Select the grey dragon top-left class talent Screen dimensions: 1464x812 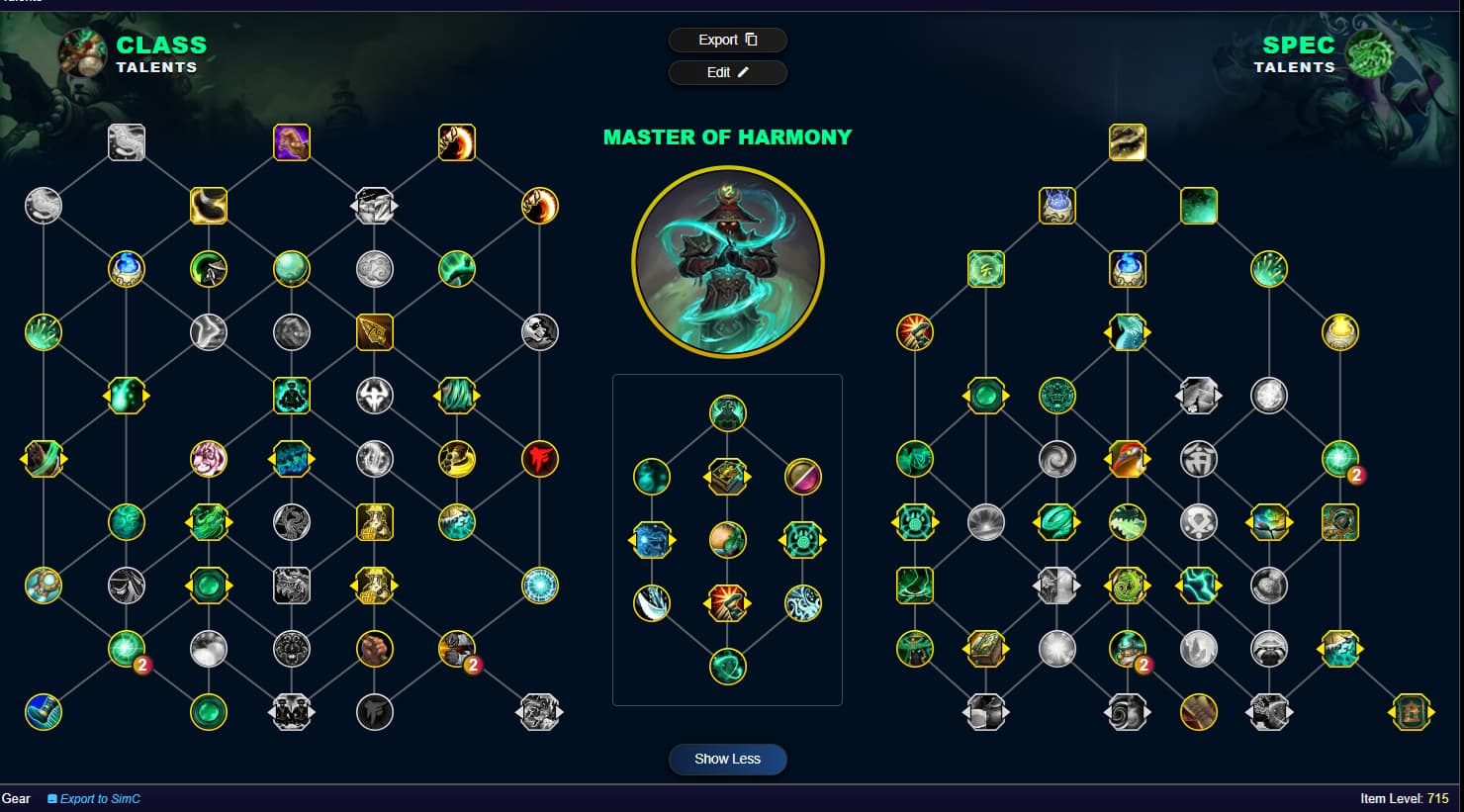click(127, 142)
